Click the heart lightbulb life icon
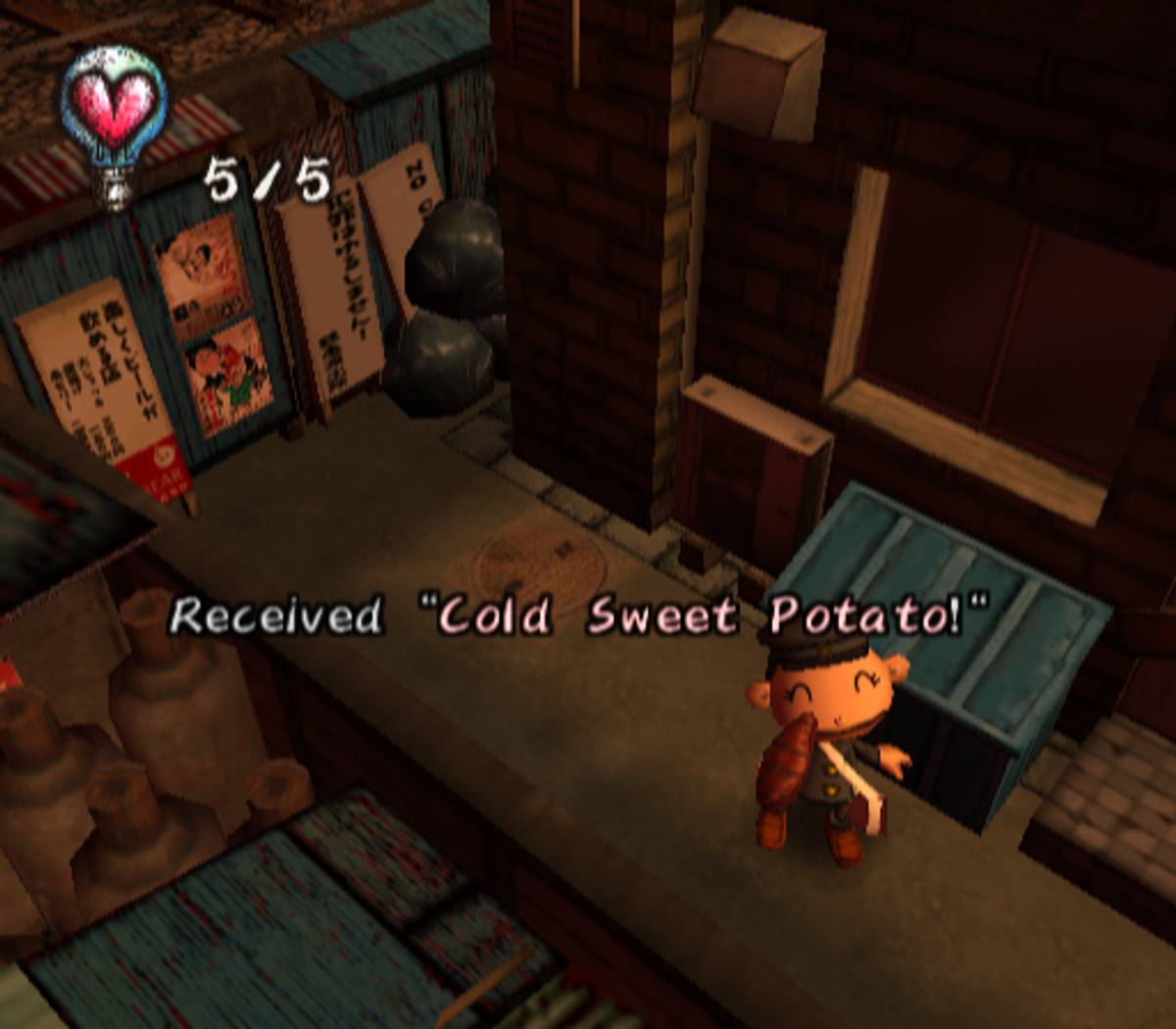1176x1029 pixels. coord(115,116)
